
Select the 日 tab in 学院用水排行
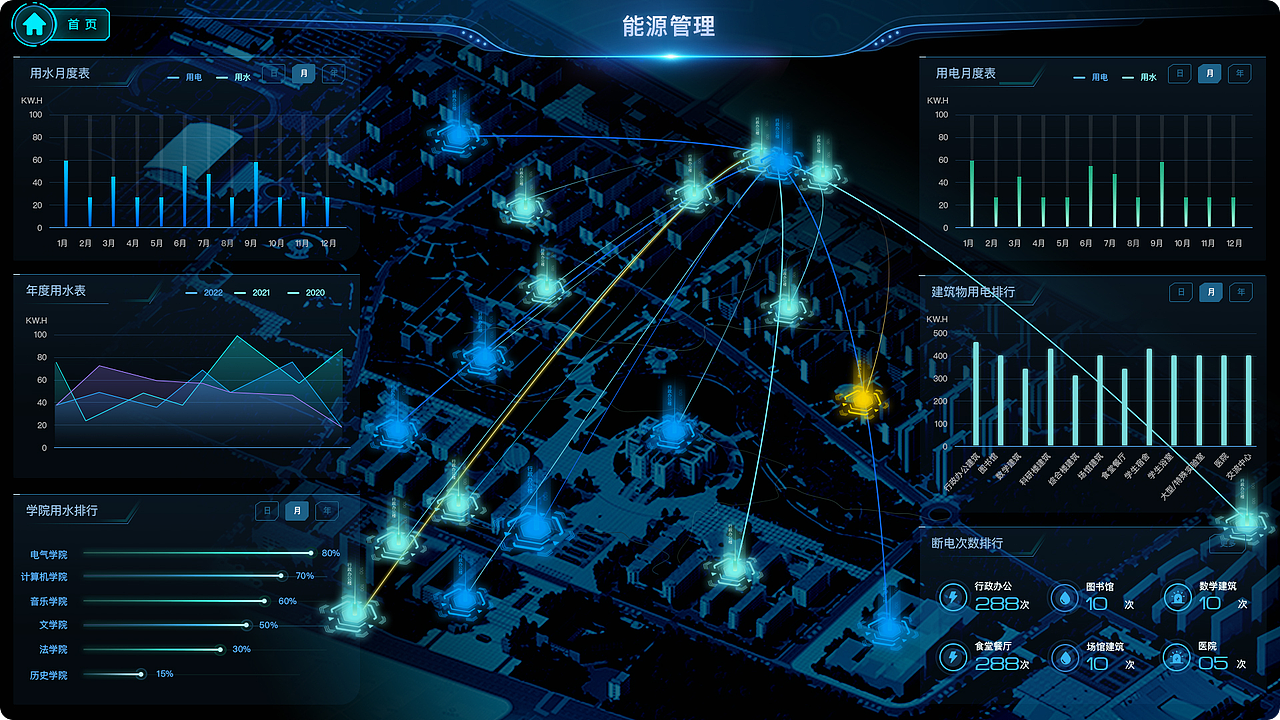[267, 511]
